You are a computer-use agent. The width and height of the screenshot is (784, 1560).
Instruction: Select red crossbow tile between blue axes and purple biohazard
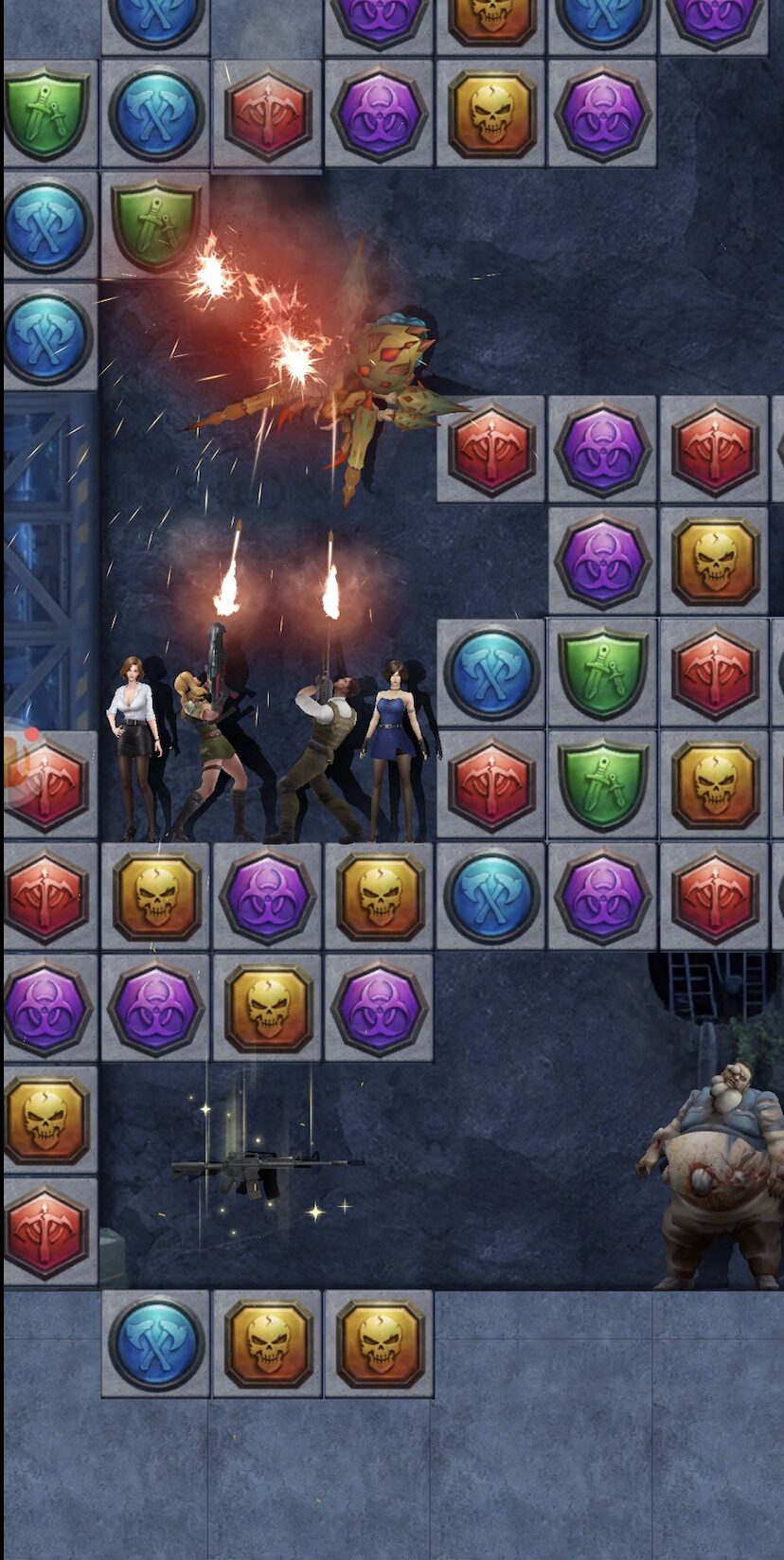coord(268,115)
